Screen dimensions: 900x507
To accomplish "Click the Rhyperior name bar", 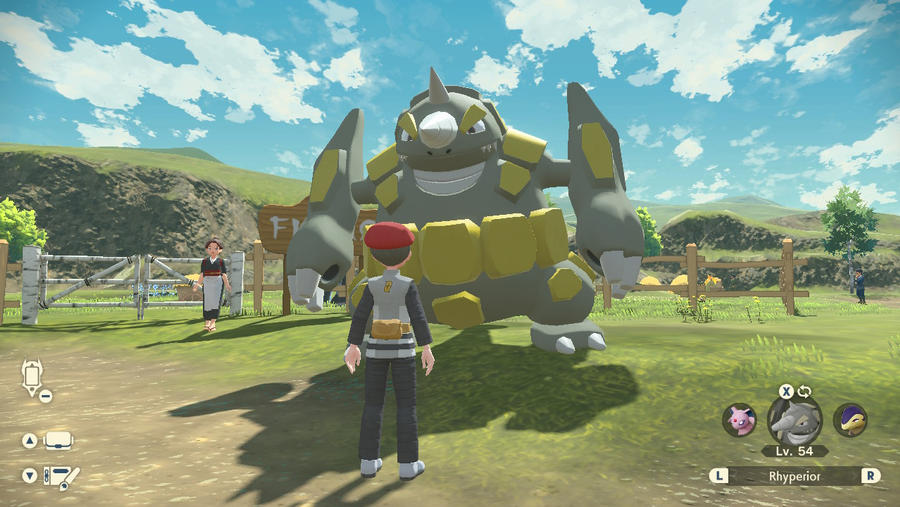I will pos(794,476).
